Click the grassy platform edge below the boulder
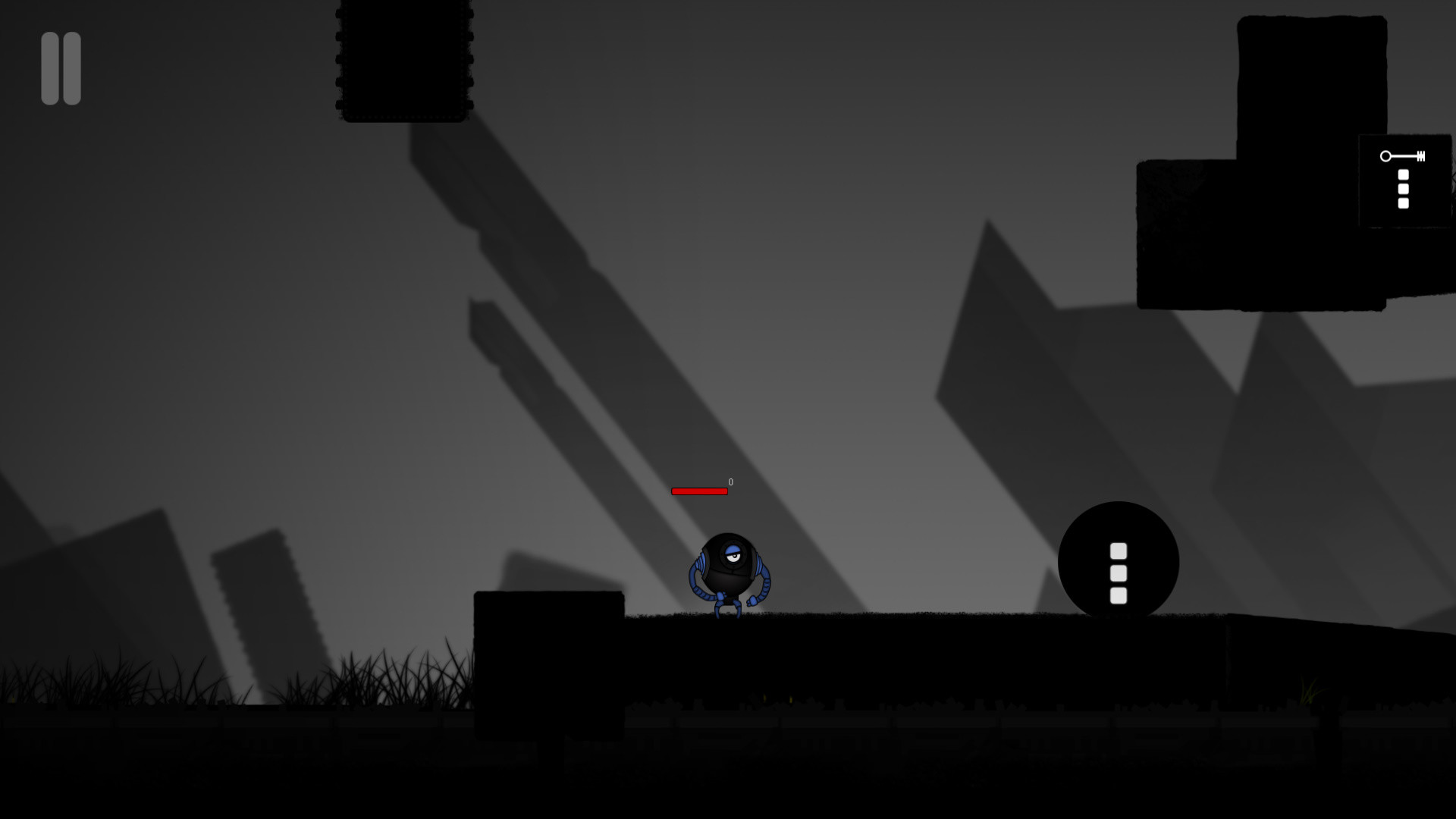 1119,618
